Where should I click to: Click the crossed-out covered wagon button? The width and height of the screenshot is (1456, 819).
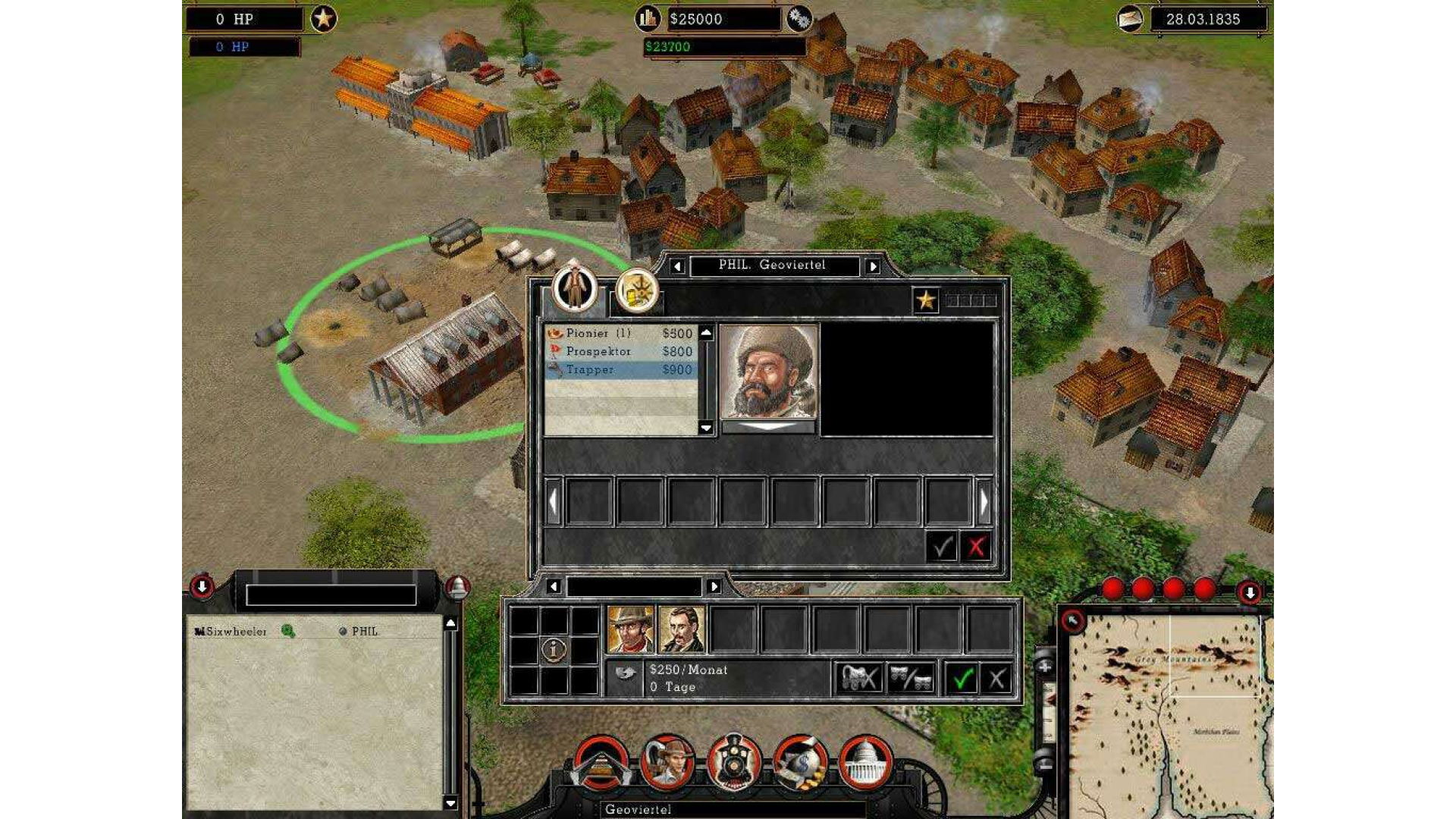(858, 679)
